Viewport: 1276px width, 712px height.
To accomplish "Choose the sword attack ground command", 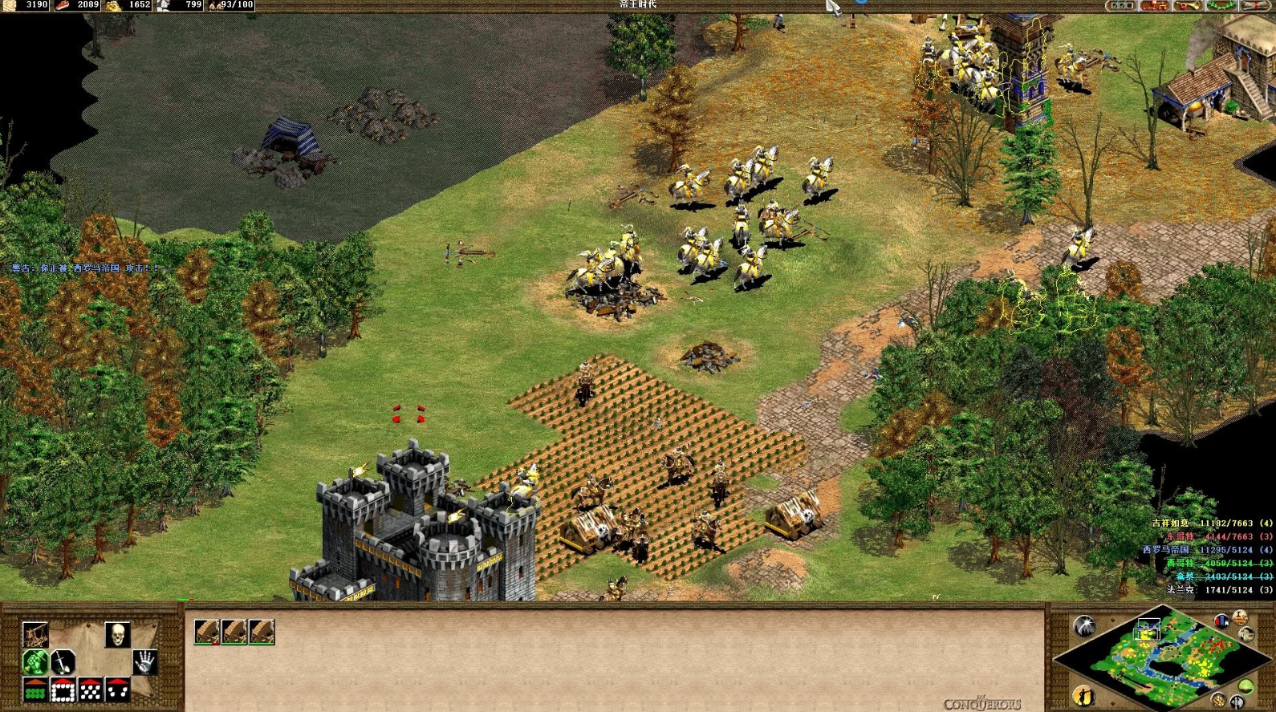I will point(63,662).
